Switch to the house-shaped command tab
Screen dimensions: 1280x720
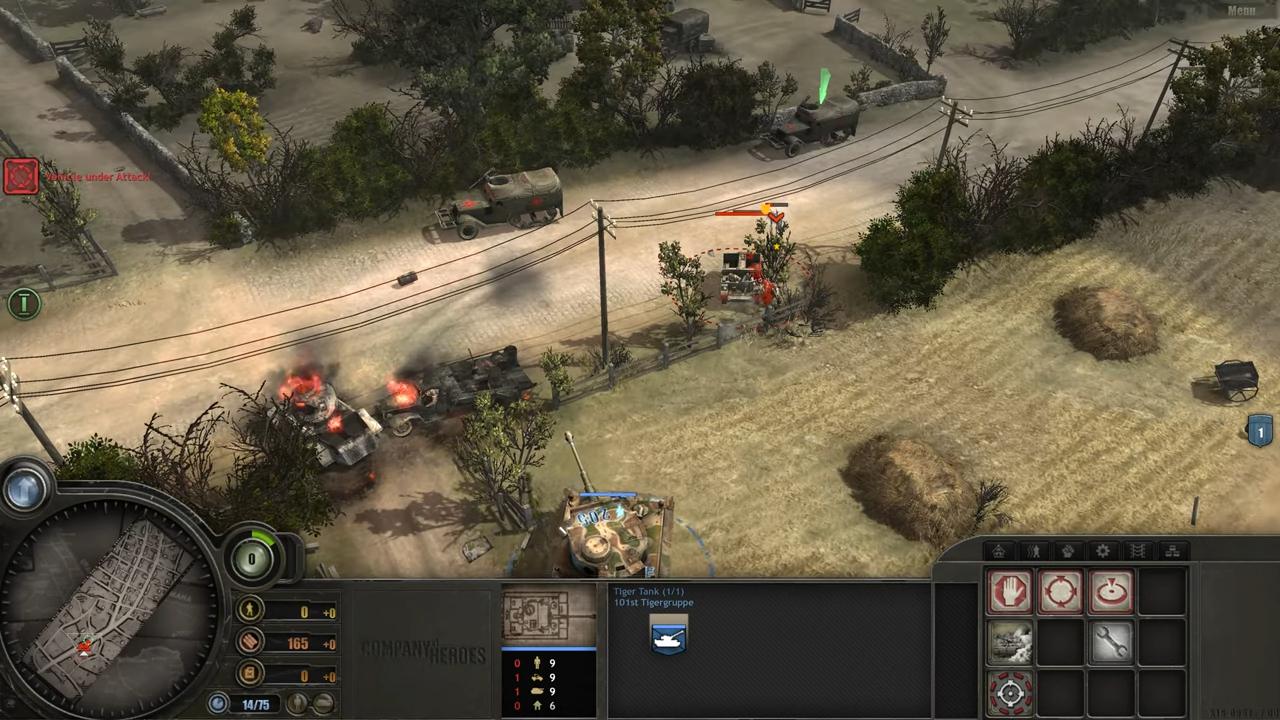point(999,551)
